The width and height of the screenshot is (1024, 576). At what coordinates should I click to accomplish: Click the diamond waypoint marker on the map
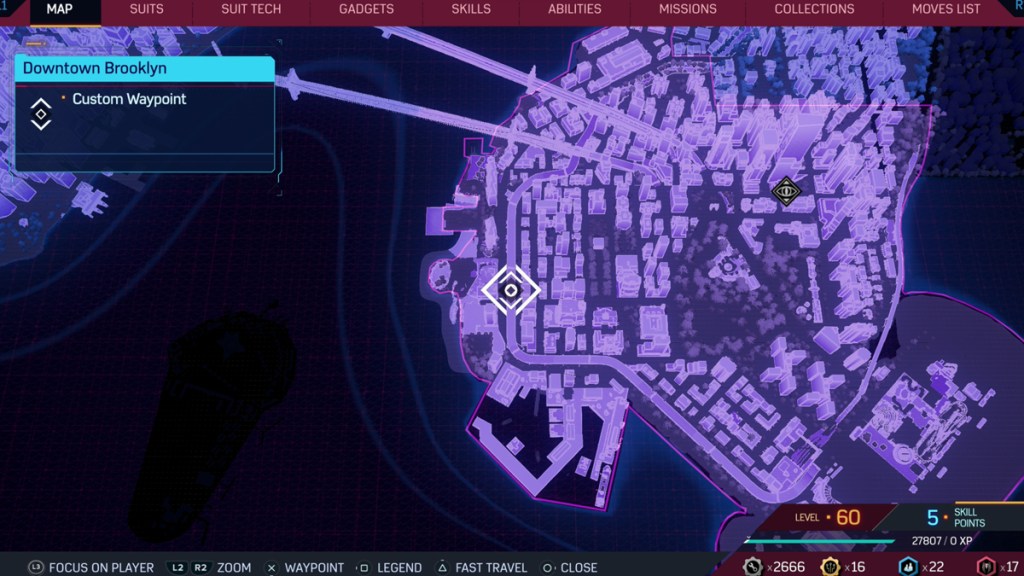point(511,290)
